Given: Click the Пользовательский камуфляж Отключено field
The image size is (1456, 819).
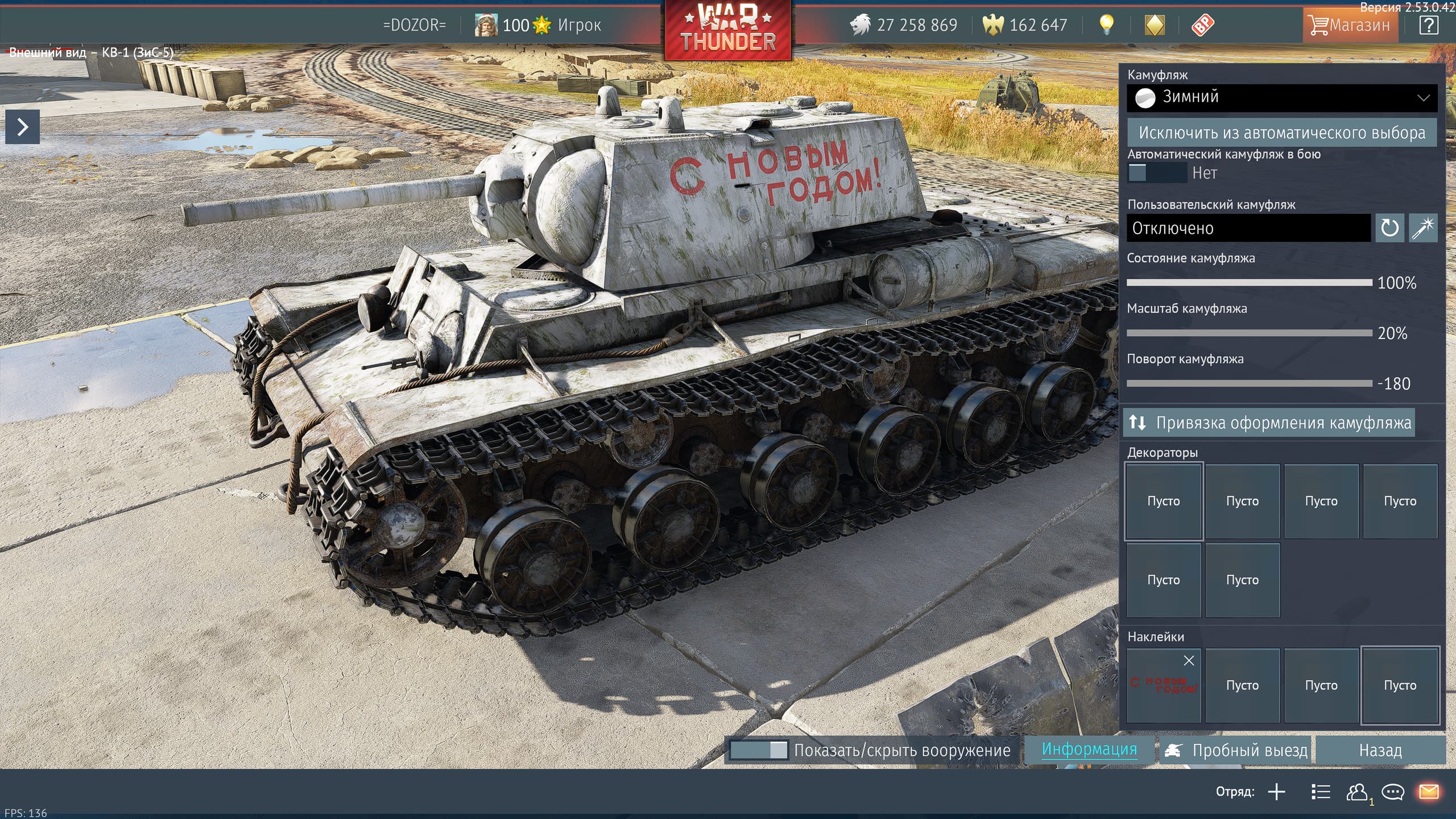Looking at the screenshot, I should (x=1248, y=229).
